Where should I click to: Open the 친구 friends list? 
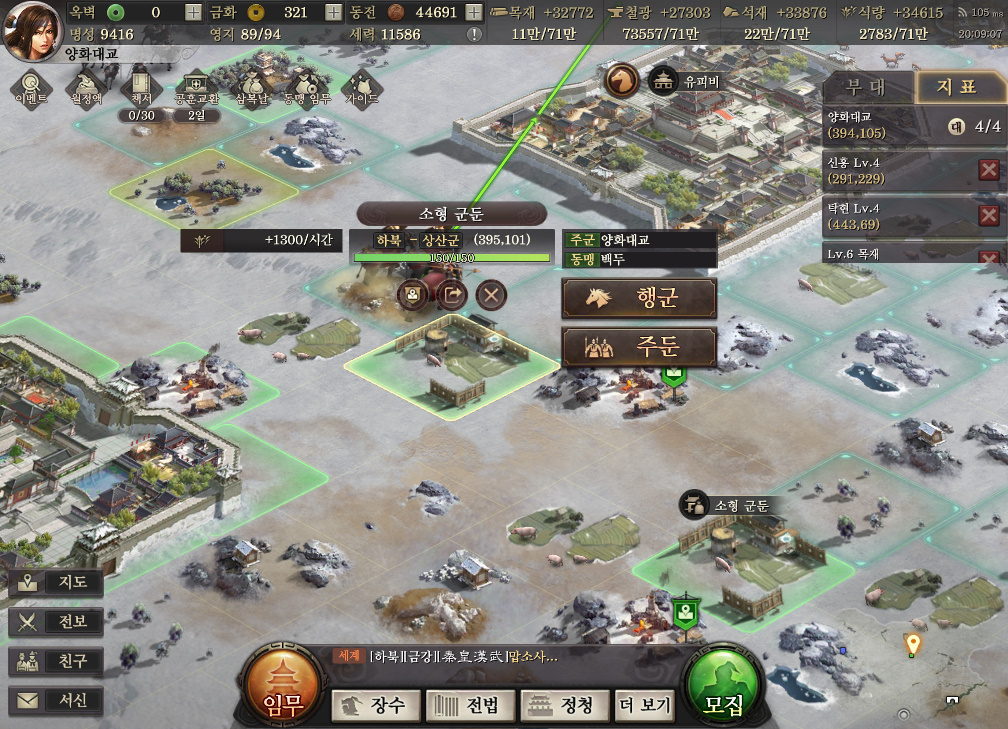(56, 661)
